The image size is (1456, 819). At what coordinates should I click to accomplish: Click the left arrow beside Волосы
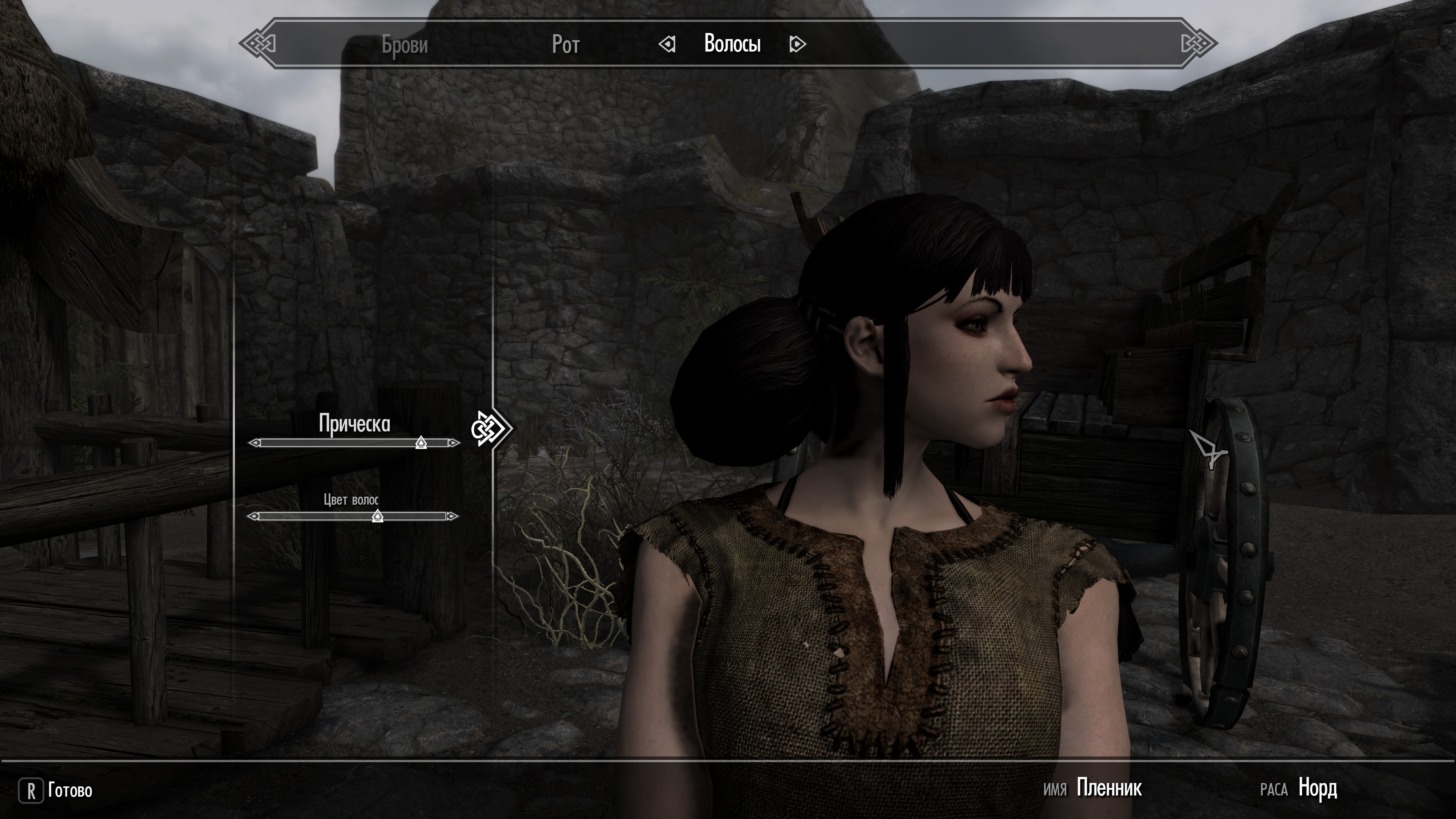pyautogui.click(x=667, y=44)
